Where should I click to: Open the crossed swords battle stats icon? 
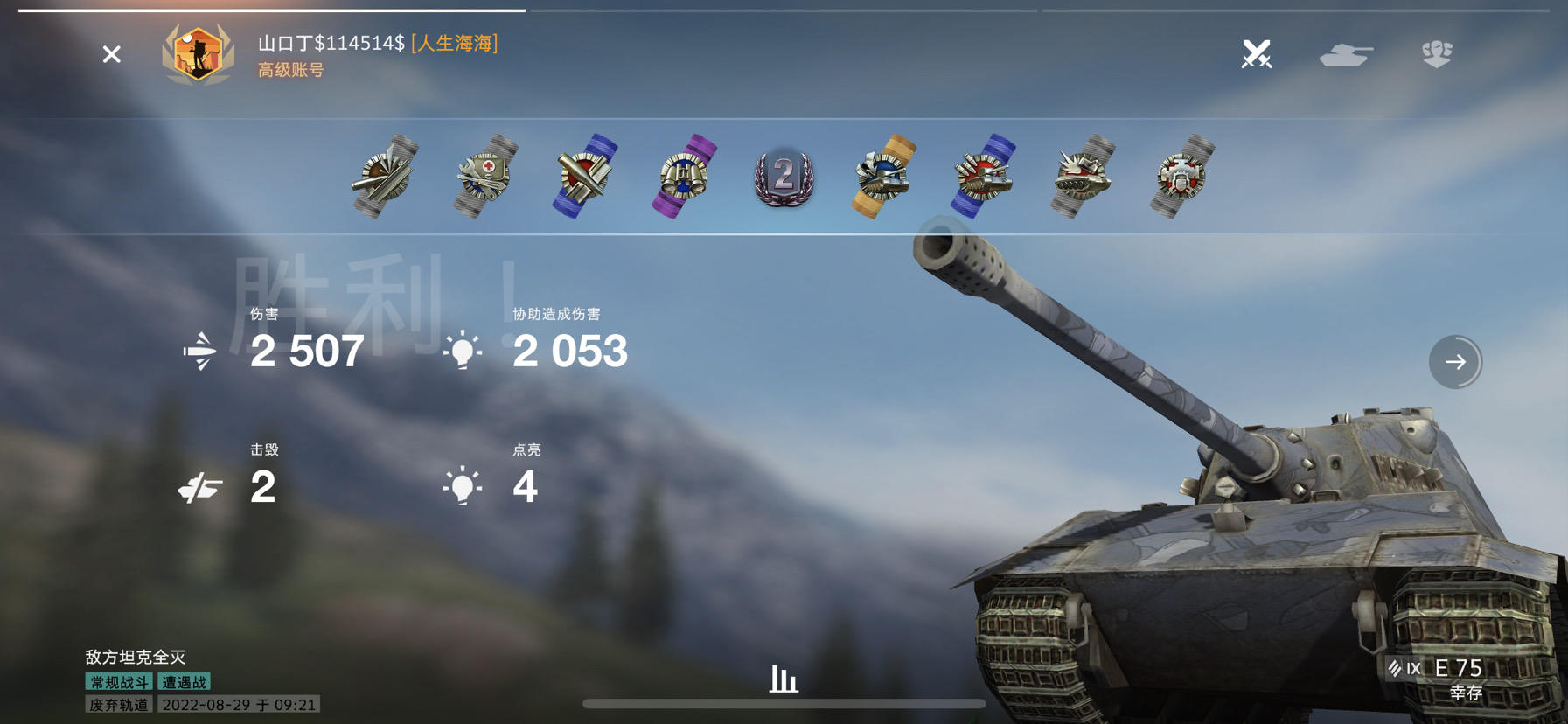1255,55
